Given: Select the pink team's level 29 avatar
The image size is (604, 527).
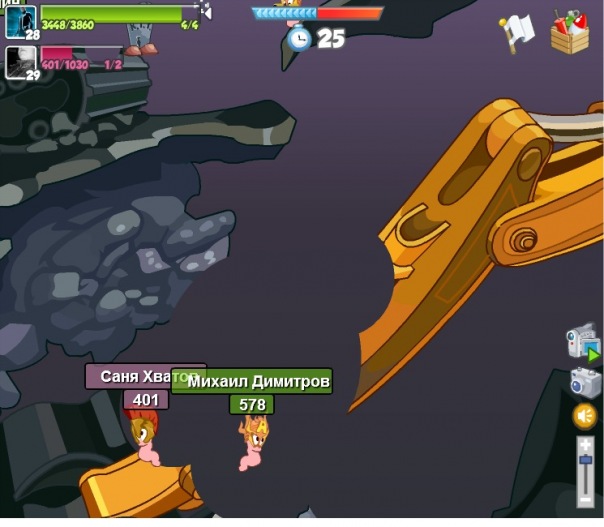Looking at the screenshot, I should (21, 62).
